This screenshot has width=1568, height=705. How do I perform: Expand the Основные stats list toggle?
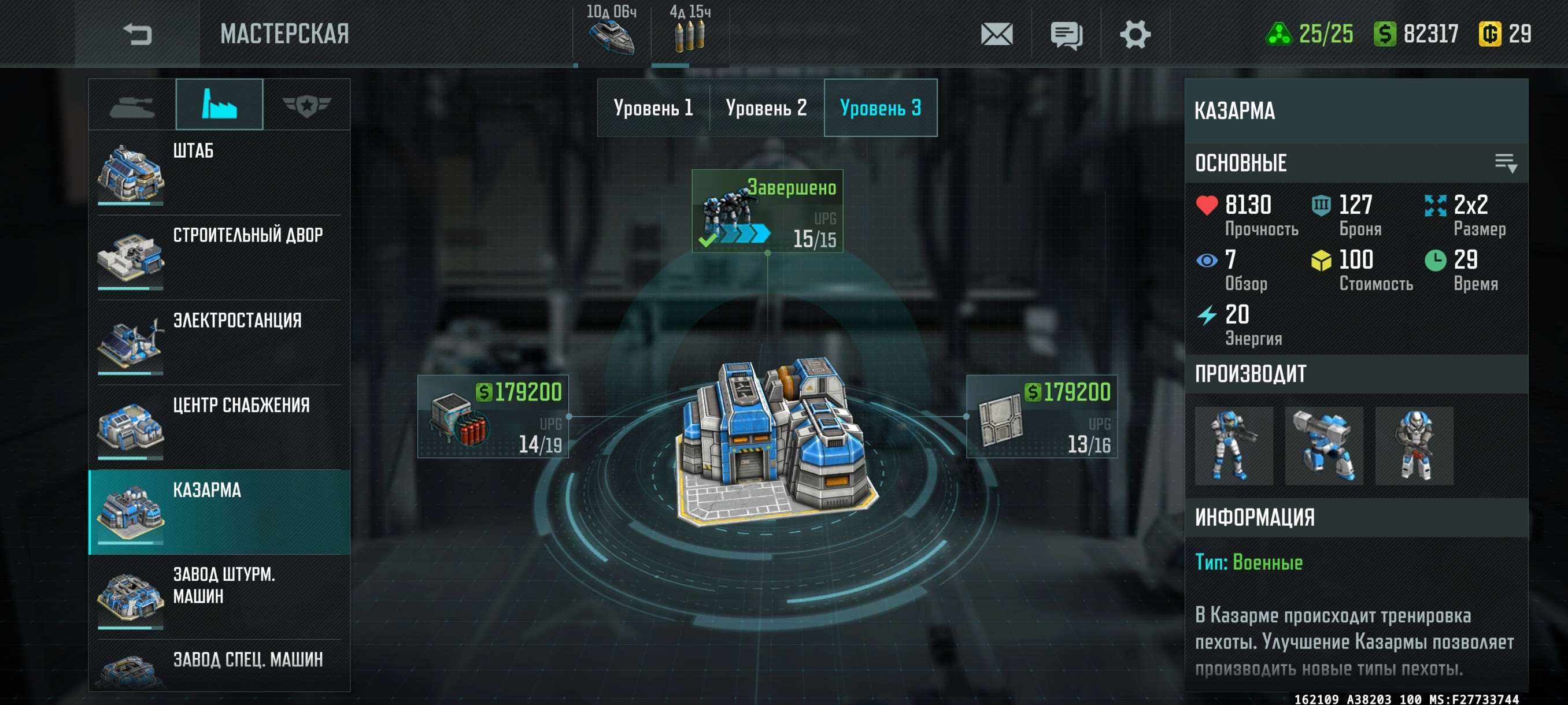(1506, 163)
